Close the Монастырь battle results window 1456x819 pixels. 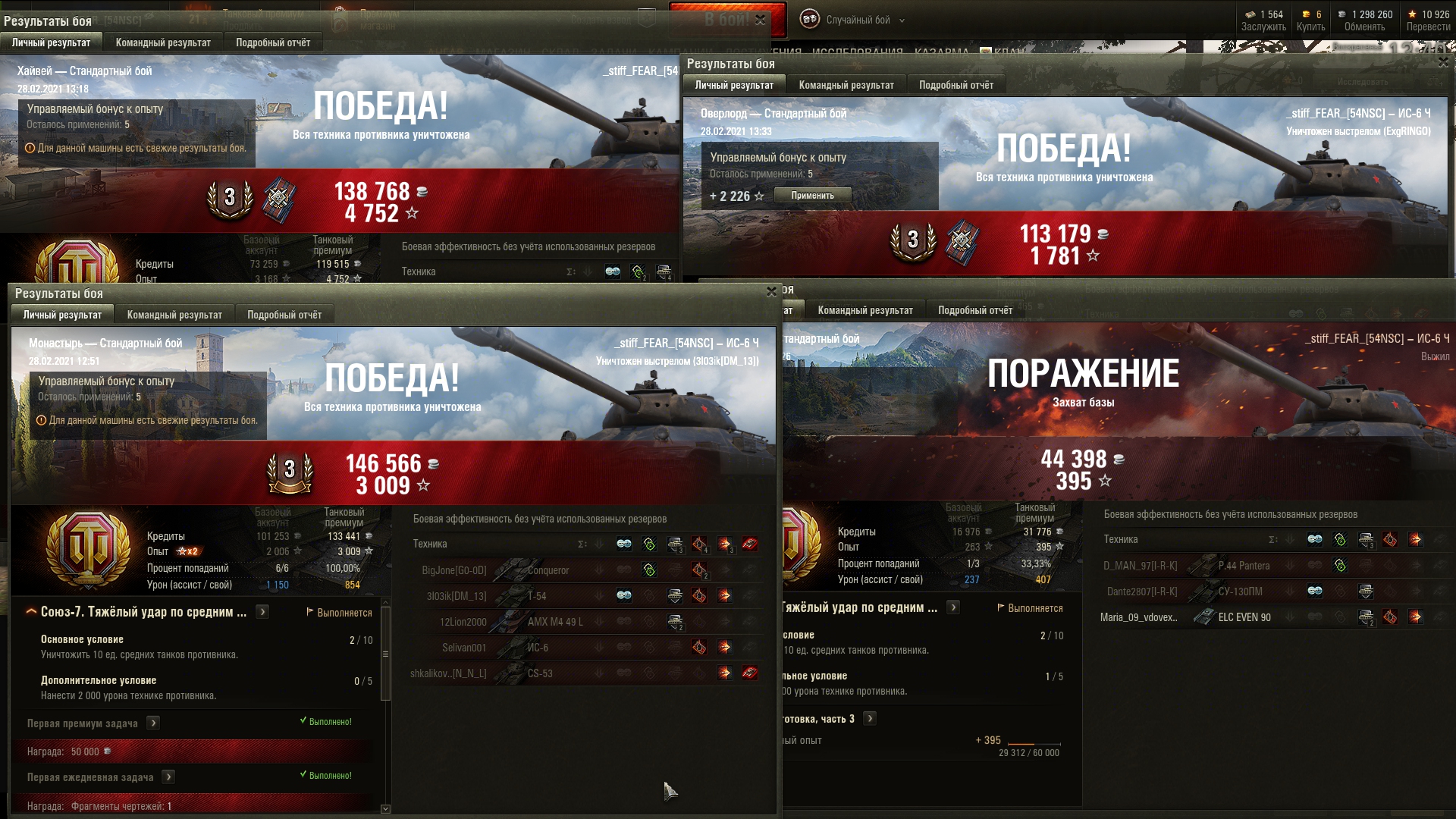coord(771,292)
